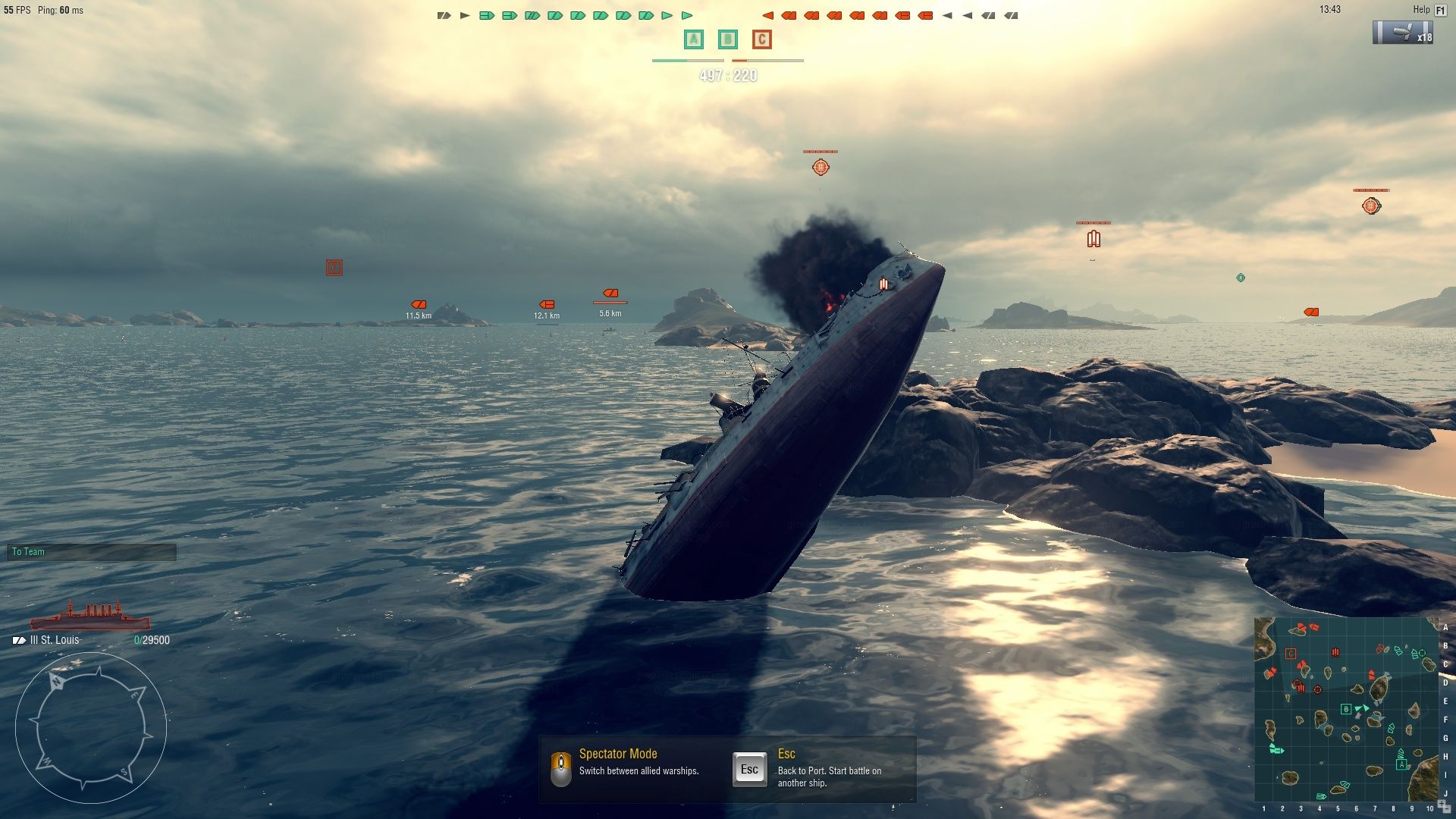Select the enemy ship marker at 5.6 km

pyautogui.click(x=610, y=293)
